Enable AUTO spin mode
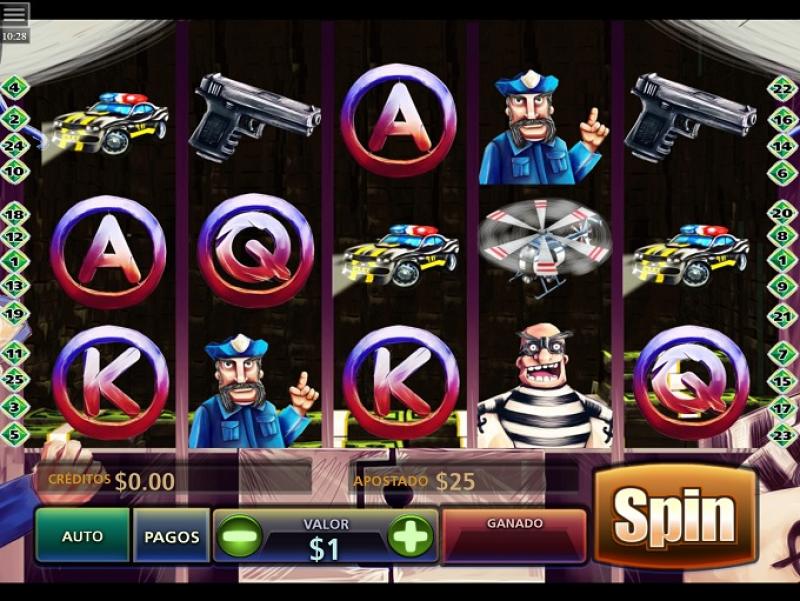 [83, 536]
